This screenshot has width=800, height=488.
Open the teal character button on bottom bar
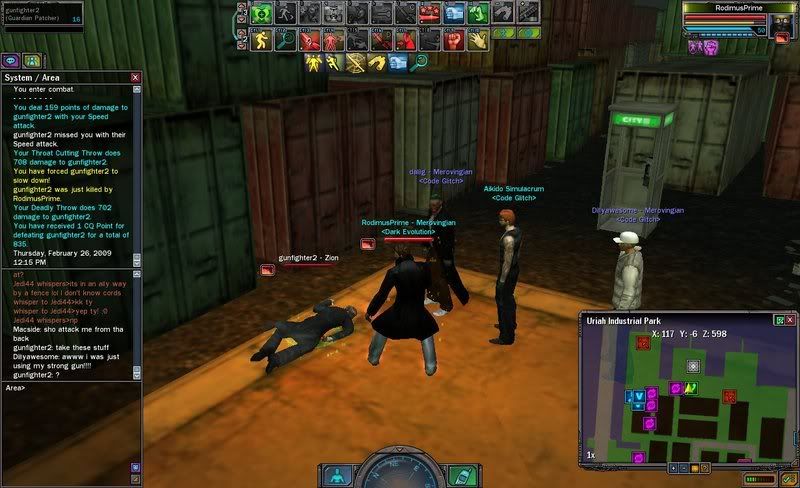(339, 475)
